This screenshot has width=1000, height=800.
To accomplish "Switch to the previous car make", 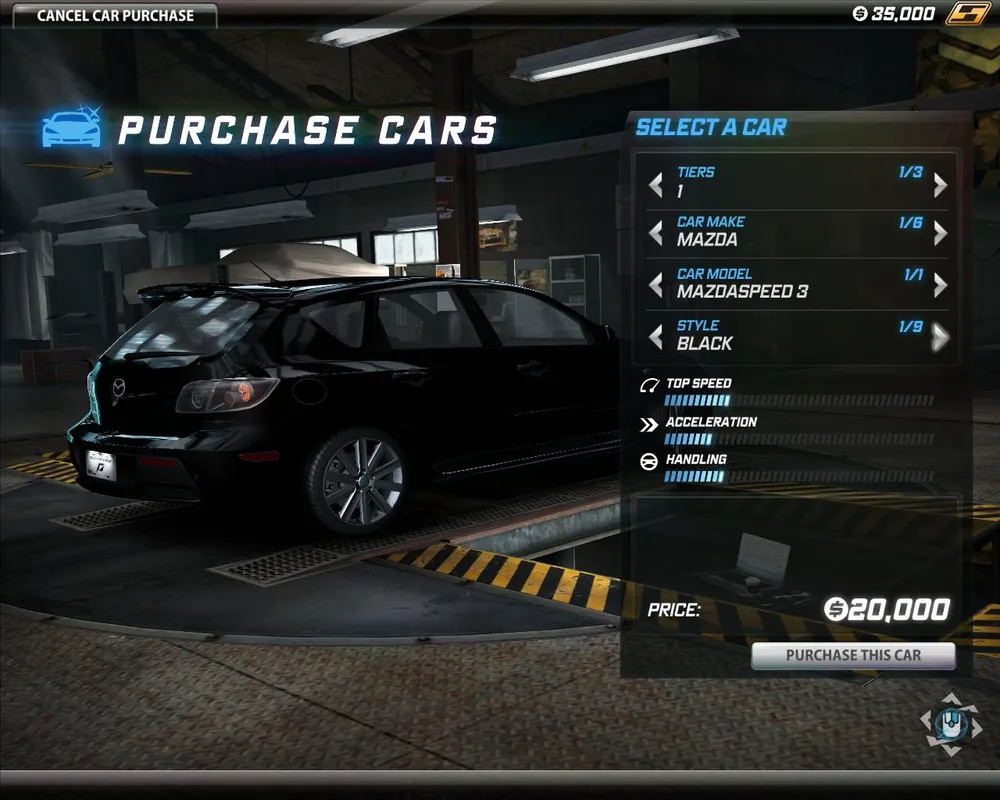I will coord(656,234).
